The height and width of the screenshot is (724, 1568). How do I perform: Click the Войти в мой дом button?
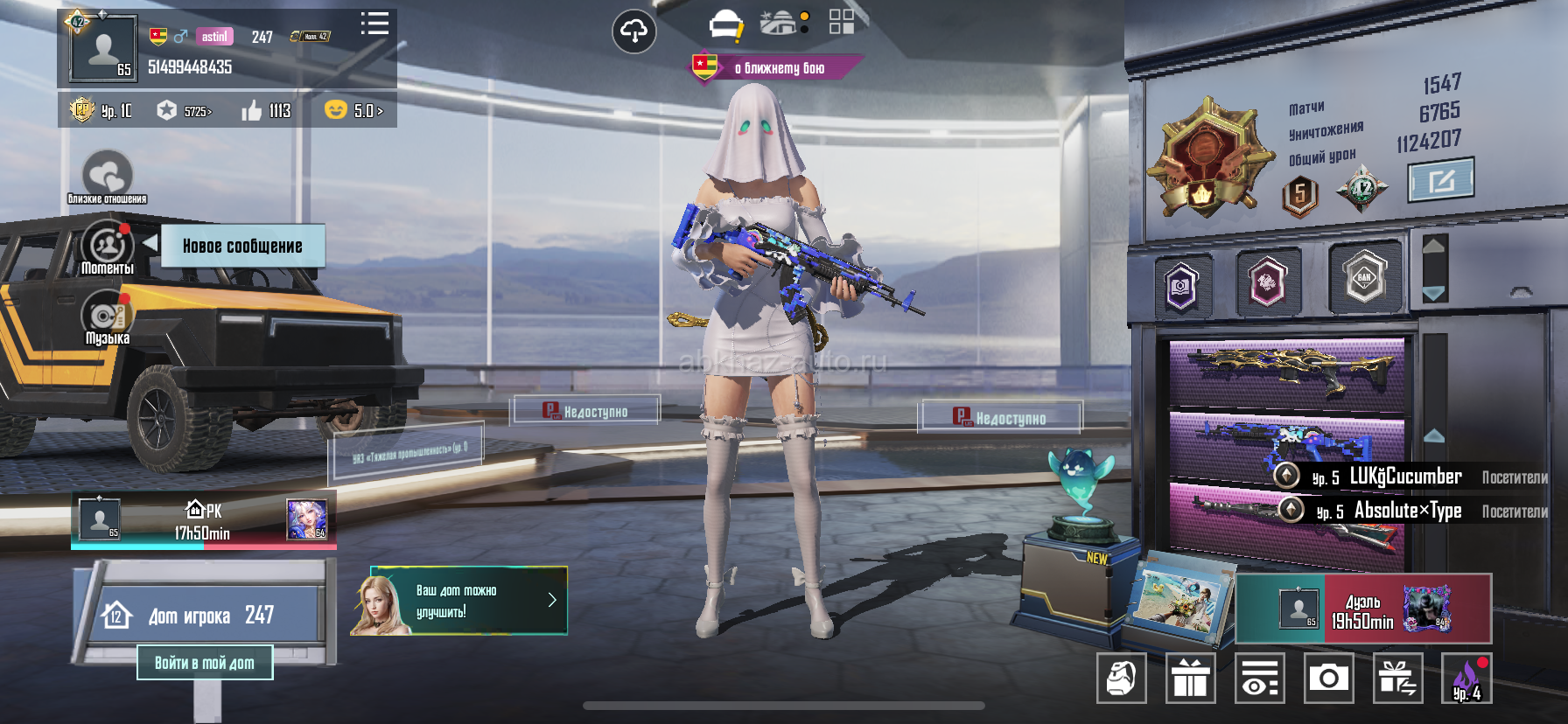(205, 663)
